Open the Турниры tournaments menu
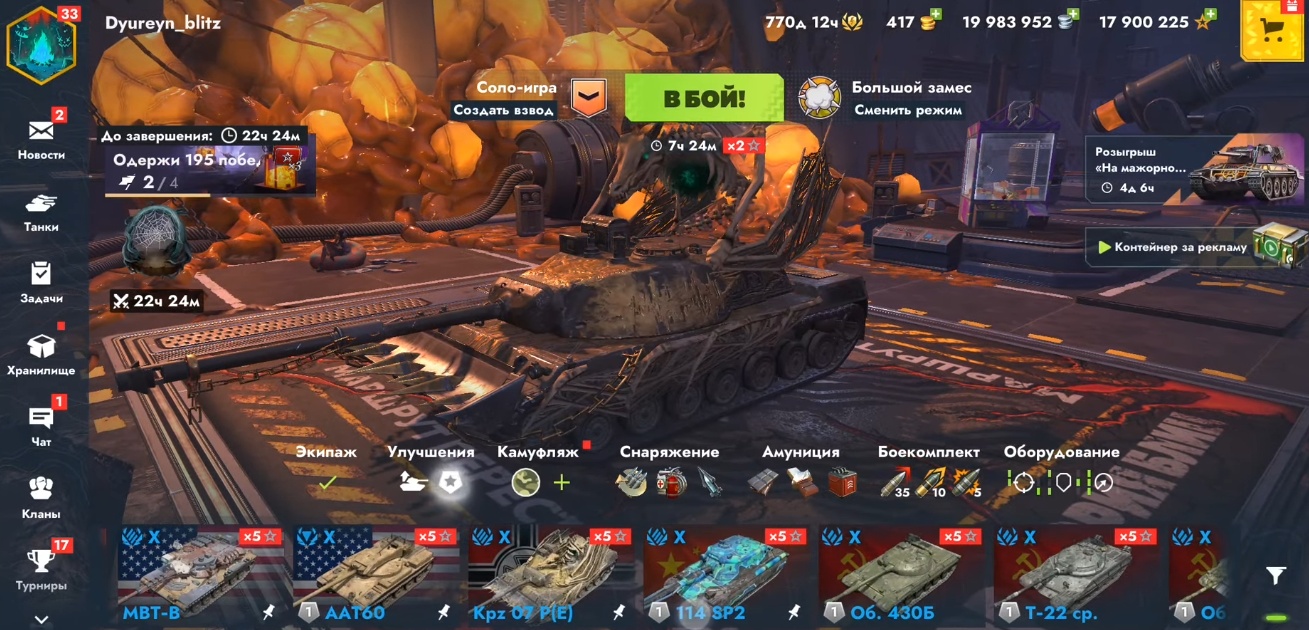The image size is (1309, 630). tap(41, 567)
